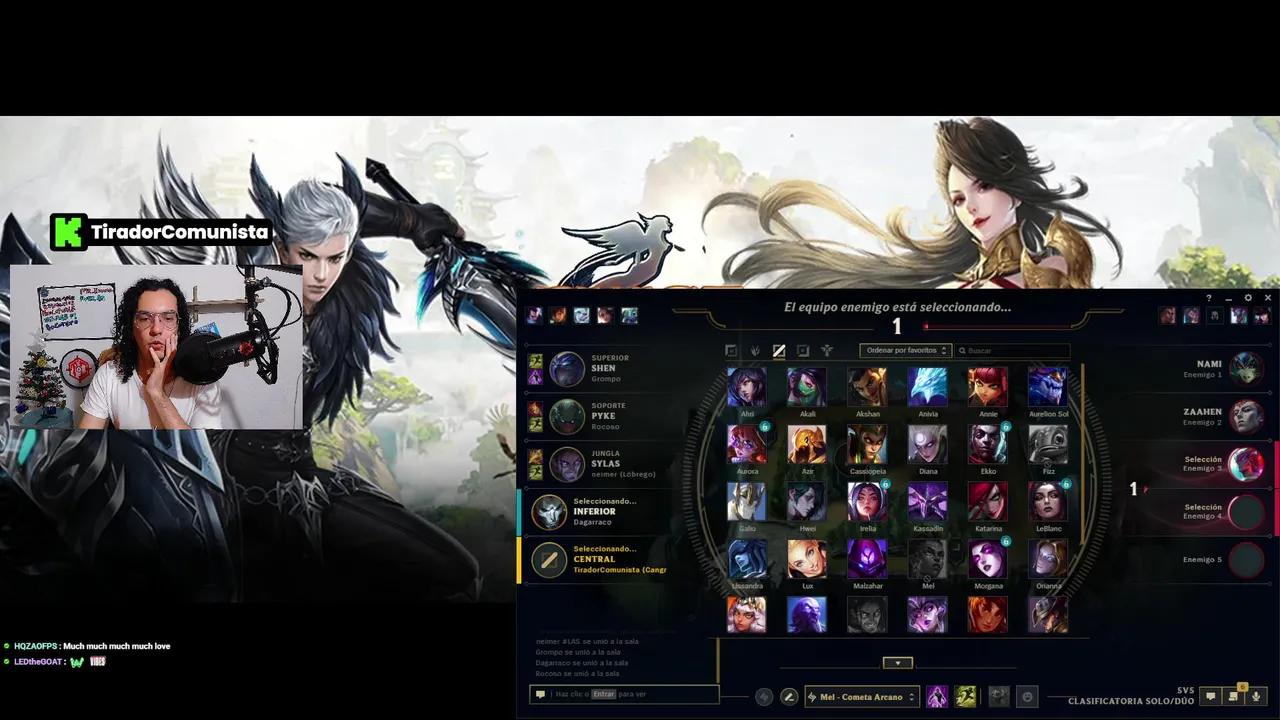Click the grayed ward skin selector icon
The width and height of the screenshot is (1280, 720).
997,696
